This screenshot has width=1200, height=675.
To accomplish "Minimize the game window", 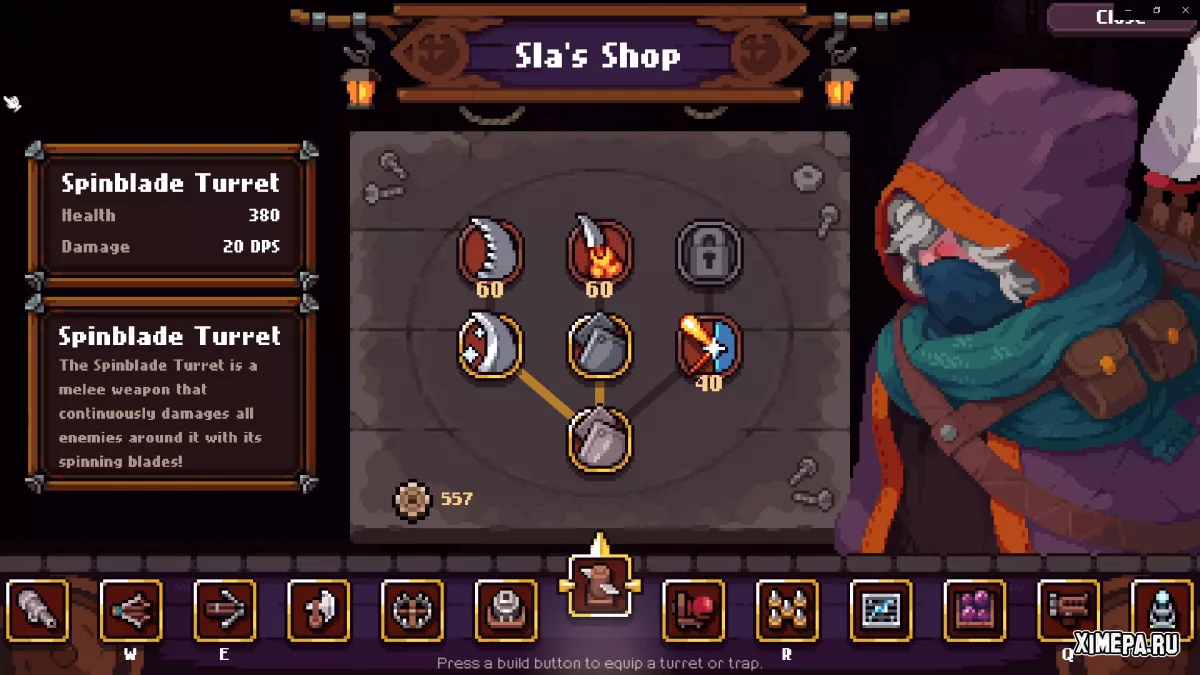I will pyautogui.click(x=1130, y=10).
